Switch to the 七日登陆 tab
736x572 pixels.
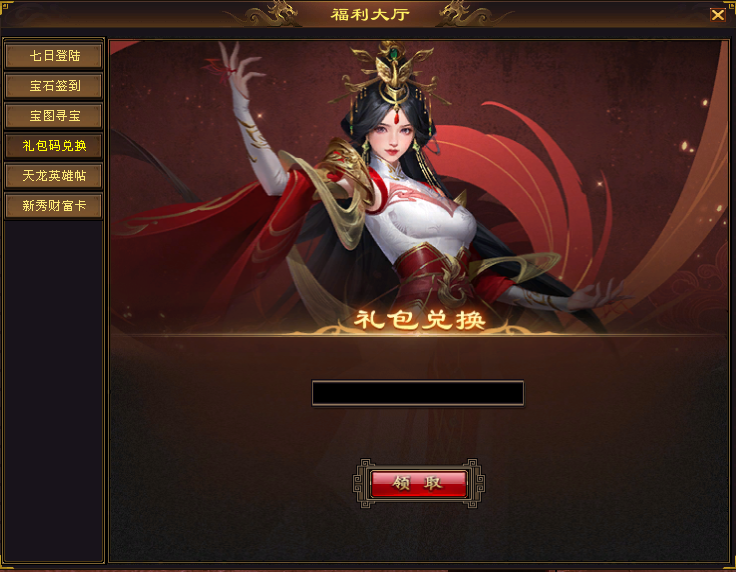point(54,56)
